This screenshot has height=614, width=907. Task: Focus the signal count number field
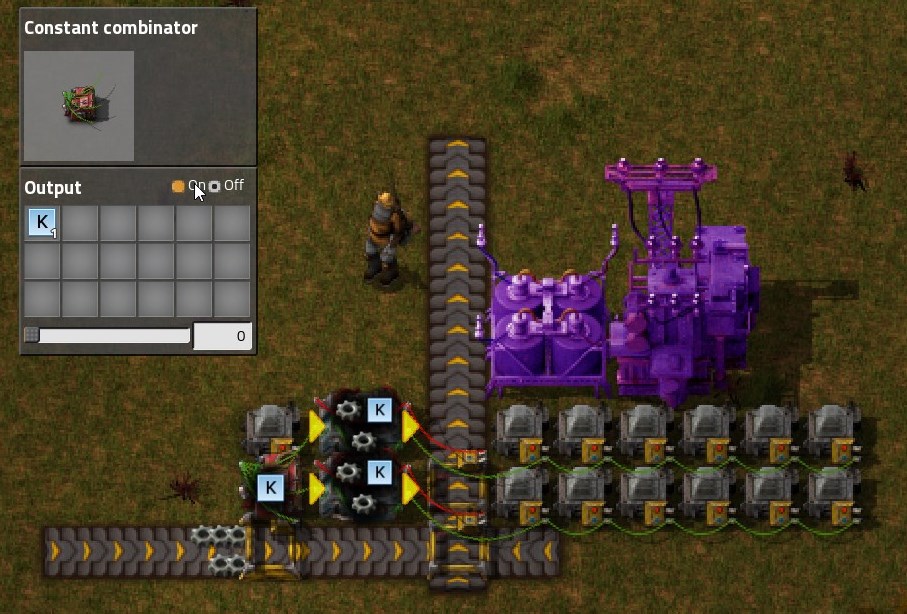tap(222, 336)
